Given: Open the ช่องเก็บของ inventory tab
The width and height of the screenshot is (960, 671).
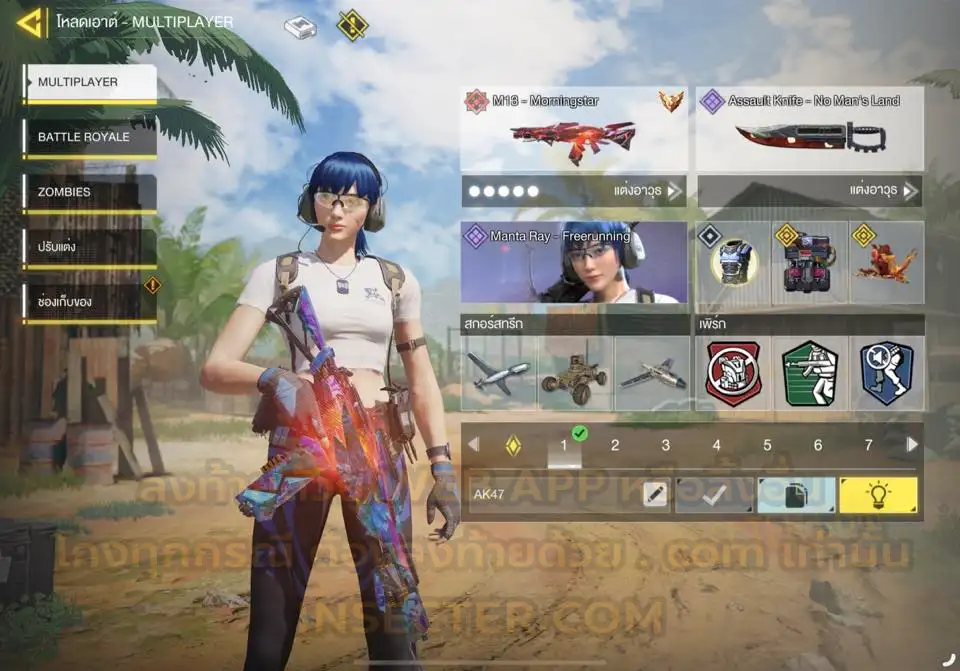Looking at the screenshot, I should click(x=91, y=302).
